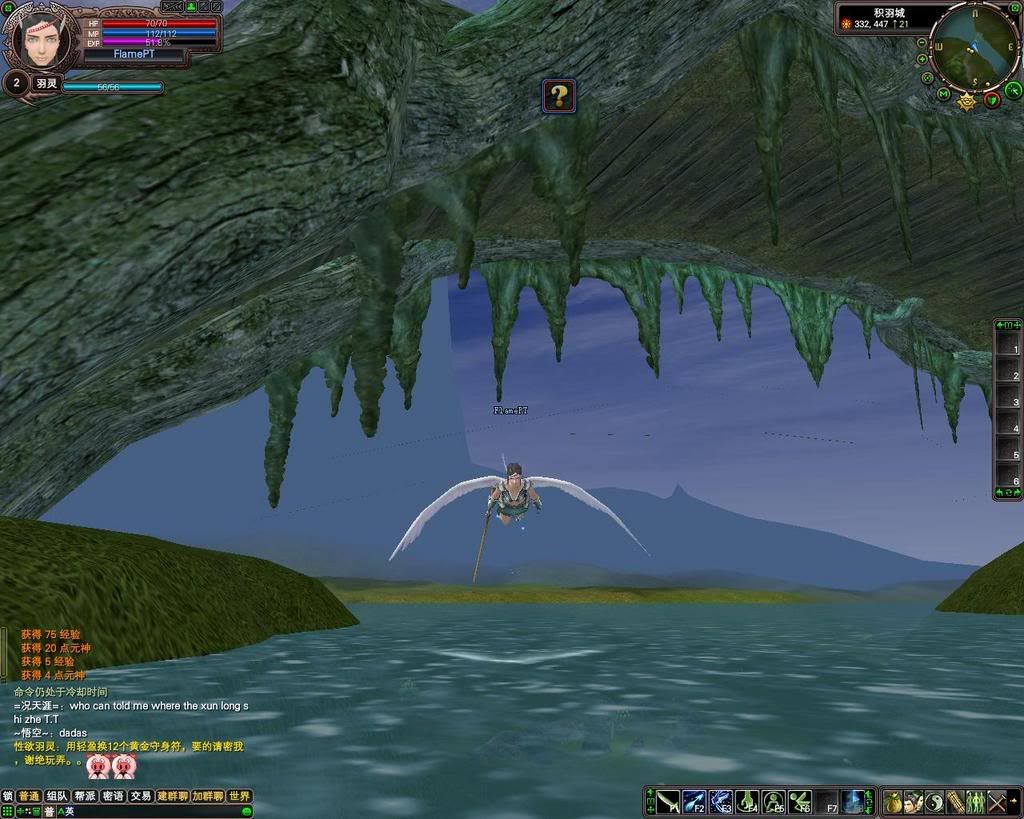This screenshot has height=819, width=1024.
Task: Use the F4 hand gesture skill
Action: pos(747,802)
